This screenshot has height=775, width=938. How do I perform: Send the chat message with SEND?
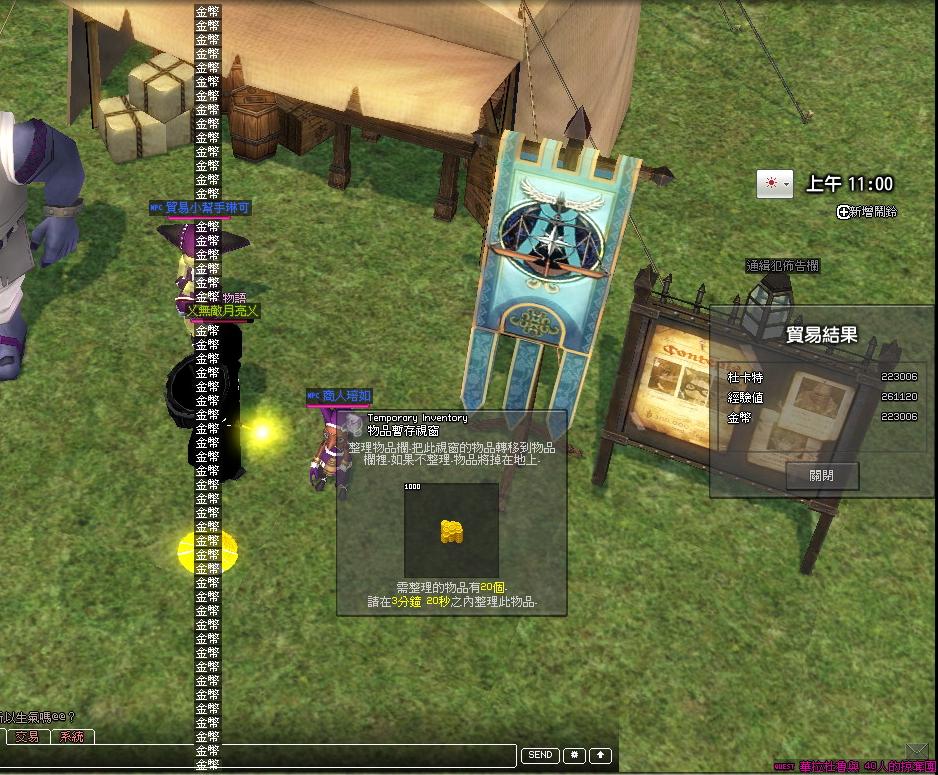click(x=540, y=755)
